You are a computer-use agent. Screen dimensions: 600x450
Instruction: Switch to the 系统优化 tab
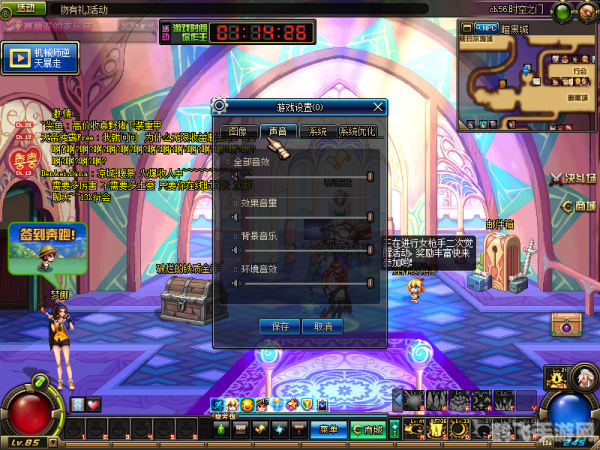point(357,131)
